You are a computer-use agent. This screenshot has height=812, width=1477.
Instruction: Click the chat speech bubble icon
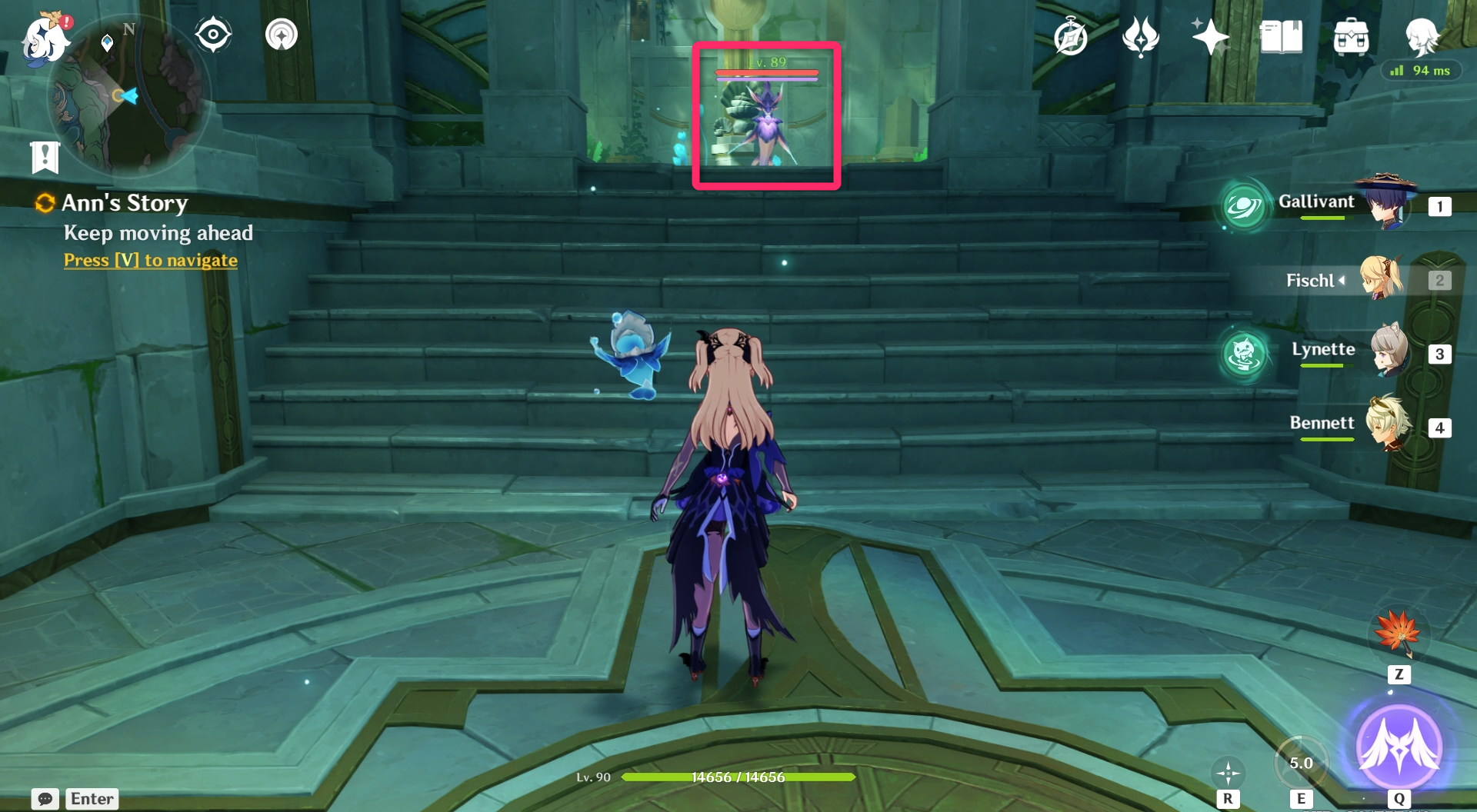coord(45,799)
